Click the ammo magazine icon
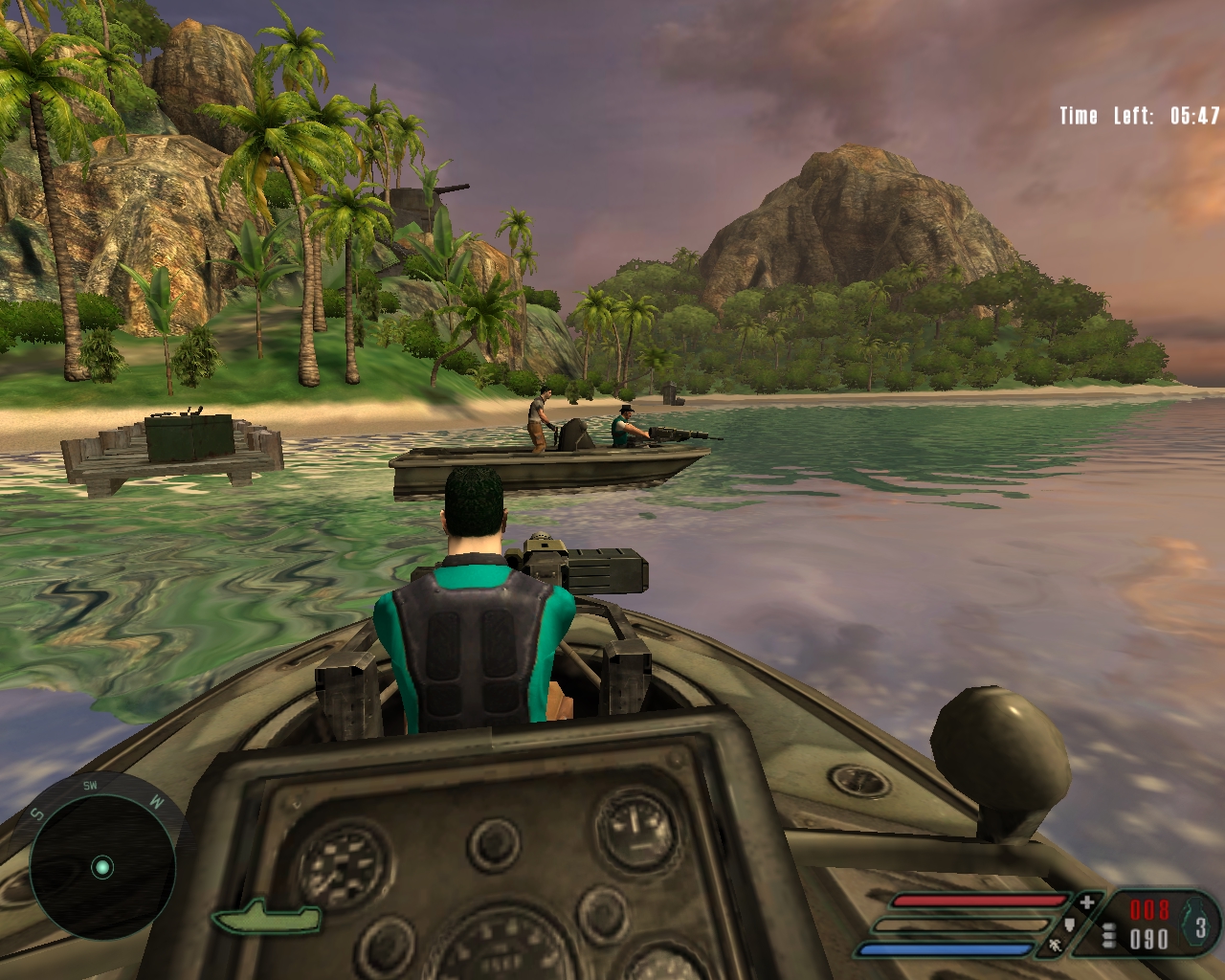Viewport: 1225px width, 980px height. point(1110,938)
